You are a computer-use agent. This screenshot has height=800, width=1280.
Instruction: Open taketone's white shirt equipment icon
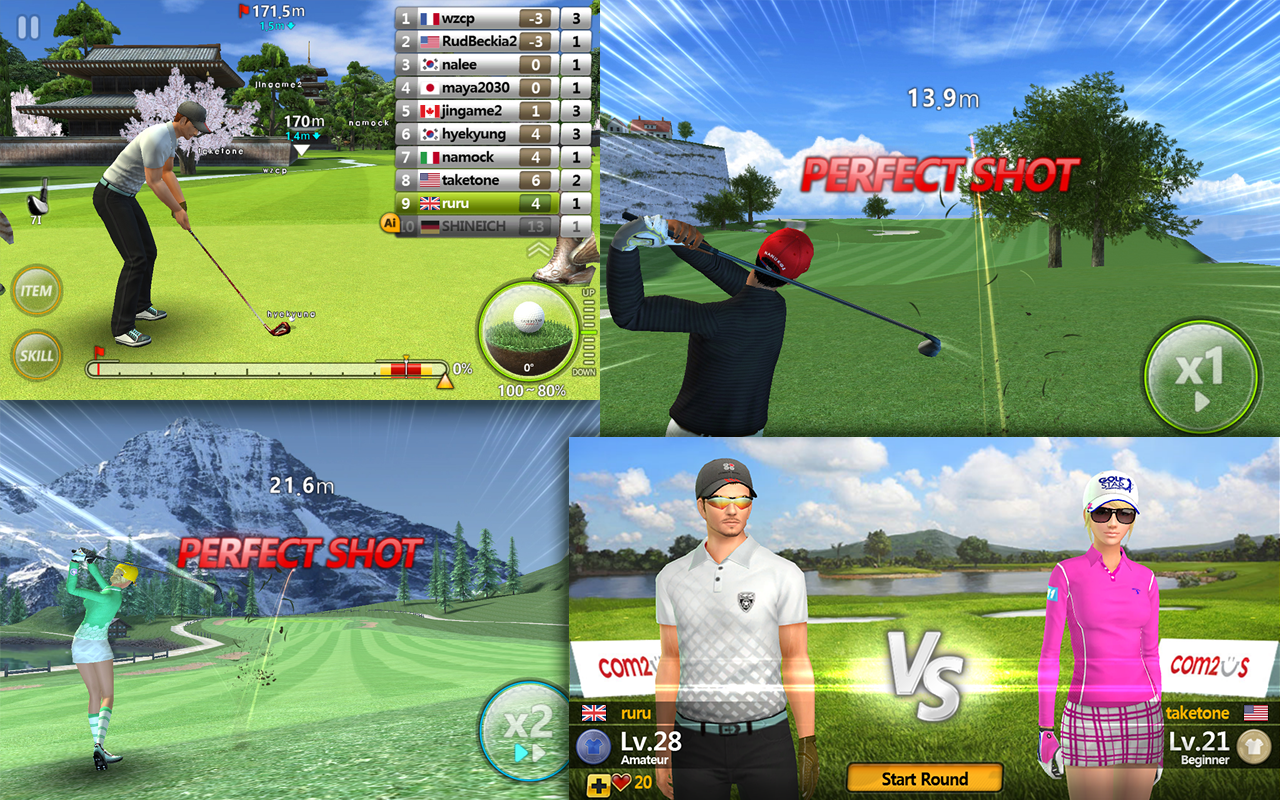(1255, 747)
